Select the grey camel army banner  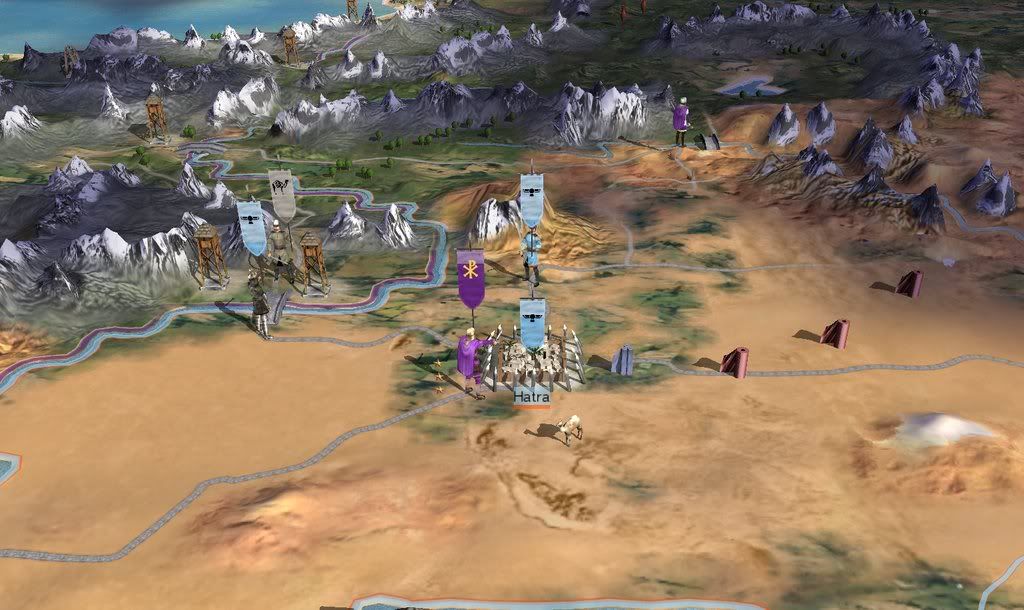click(282, 196)
